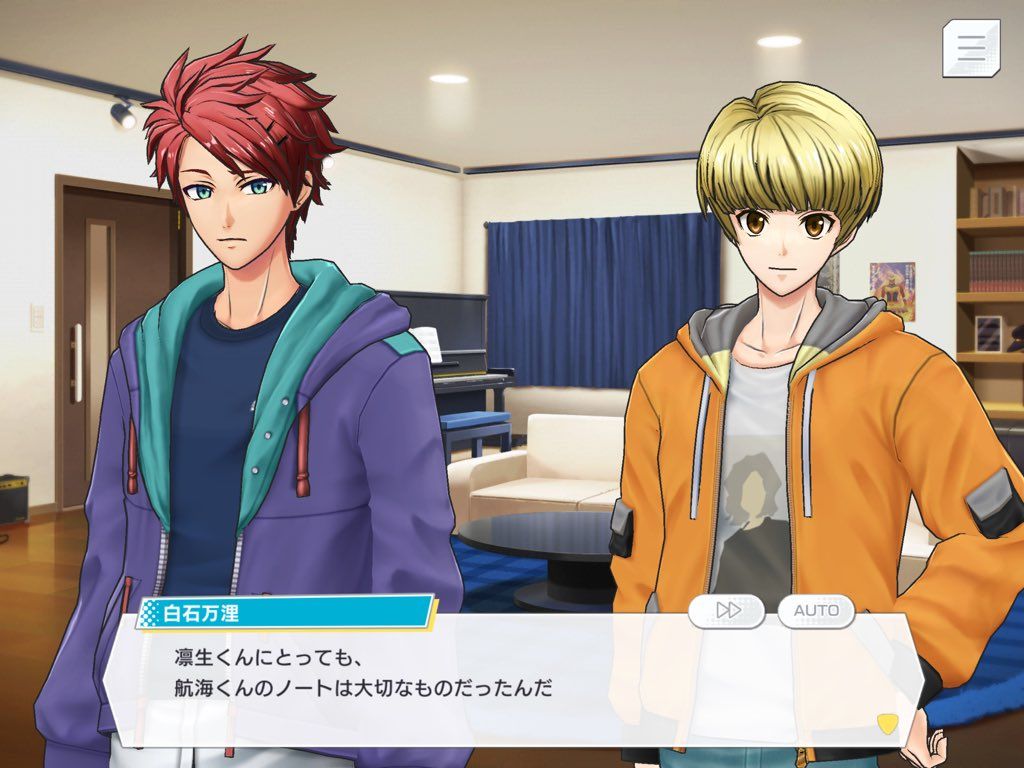Screen dimensions: 1024x768
Task: Open the hamburger menu
Action: point(971,48)
